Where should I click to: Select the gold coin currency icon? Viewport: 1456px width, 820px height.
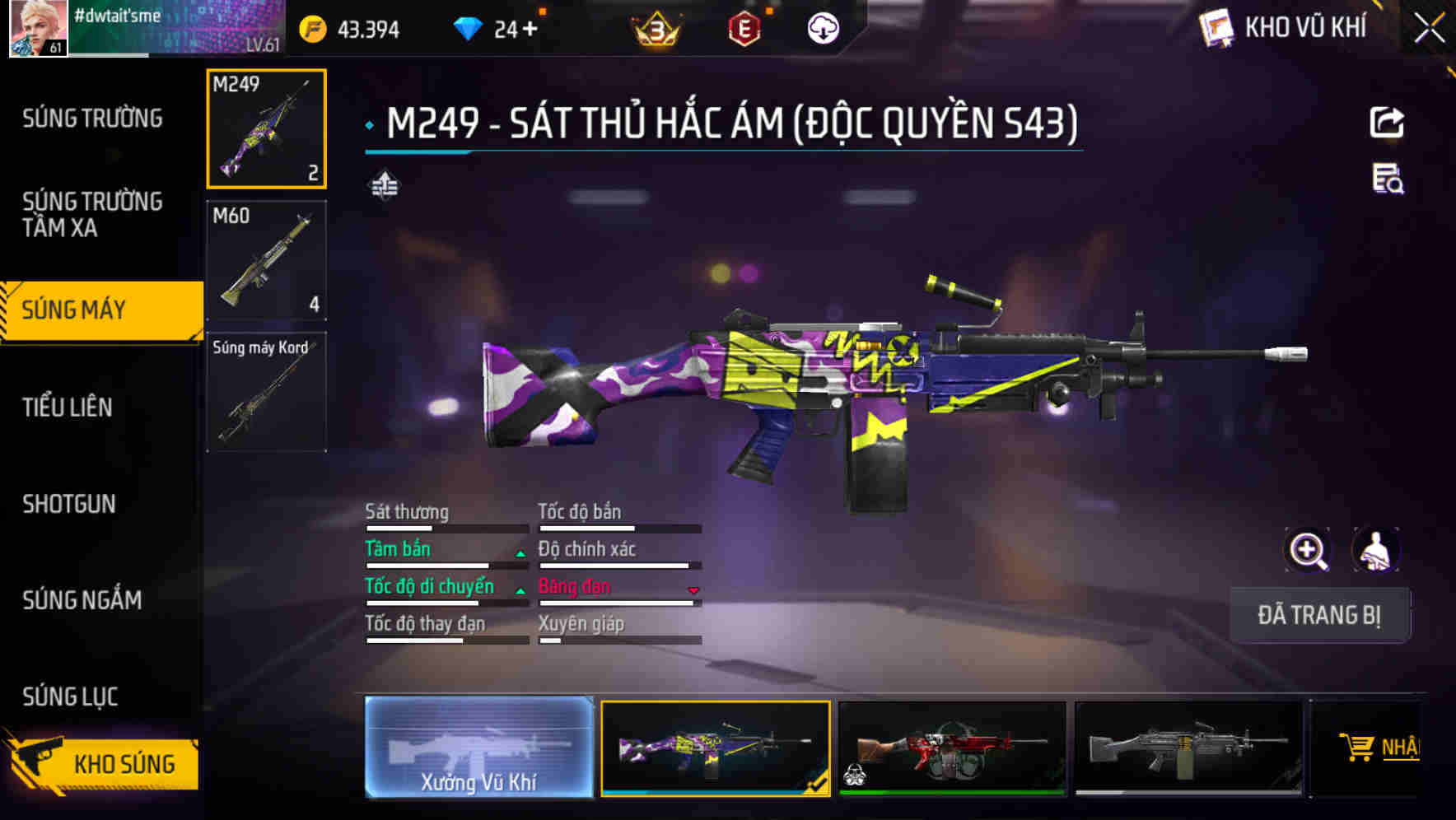314,28
